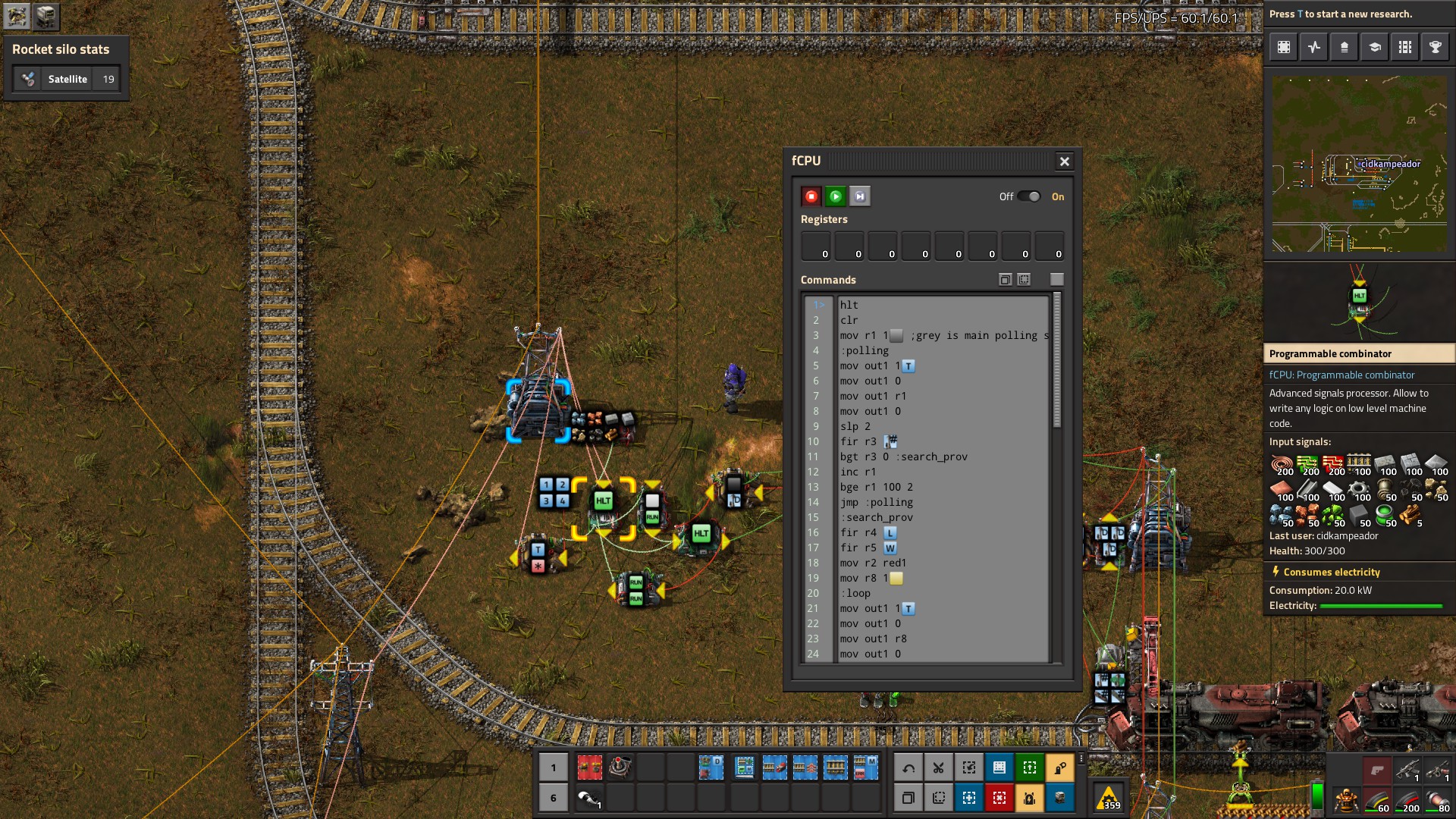Click the undo arrow shortcut

(908, 767)
